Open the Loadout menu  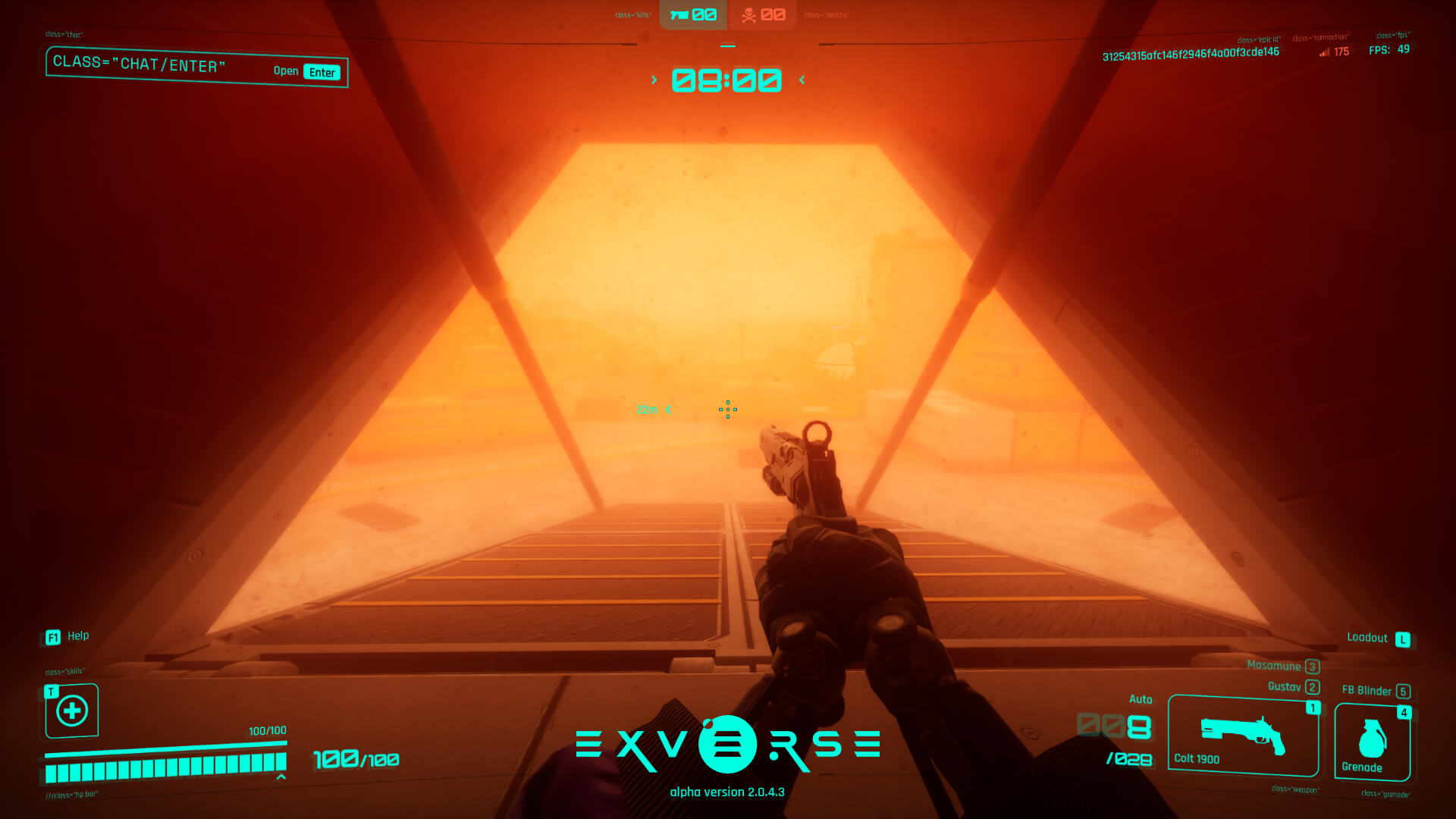(1374, 638)
